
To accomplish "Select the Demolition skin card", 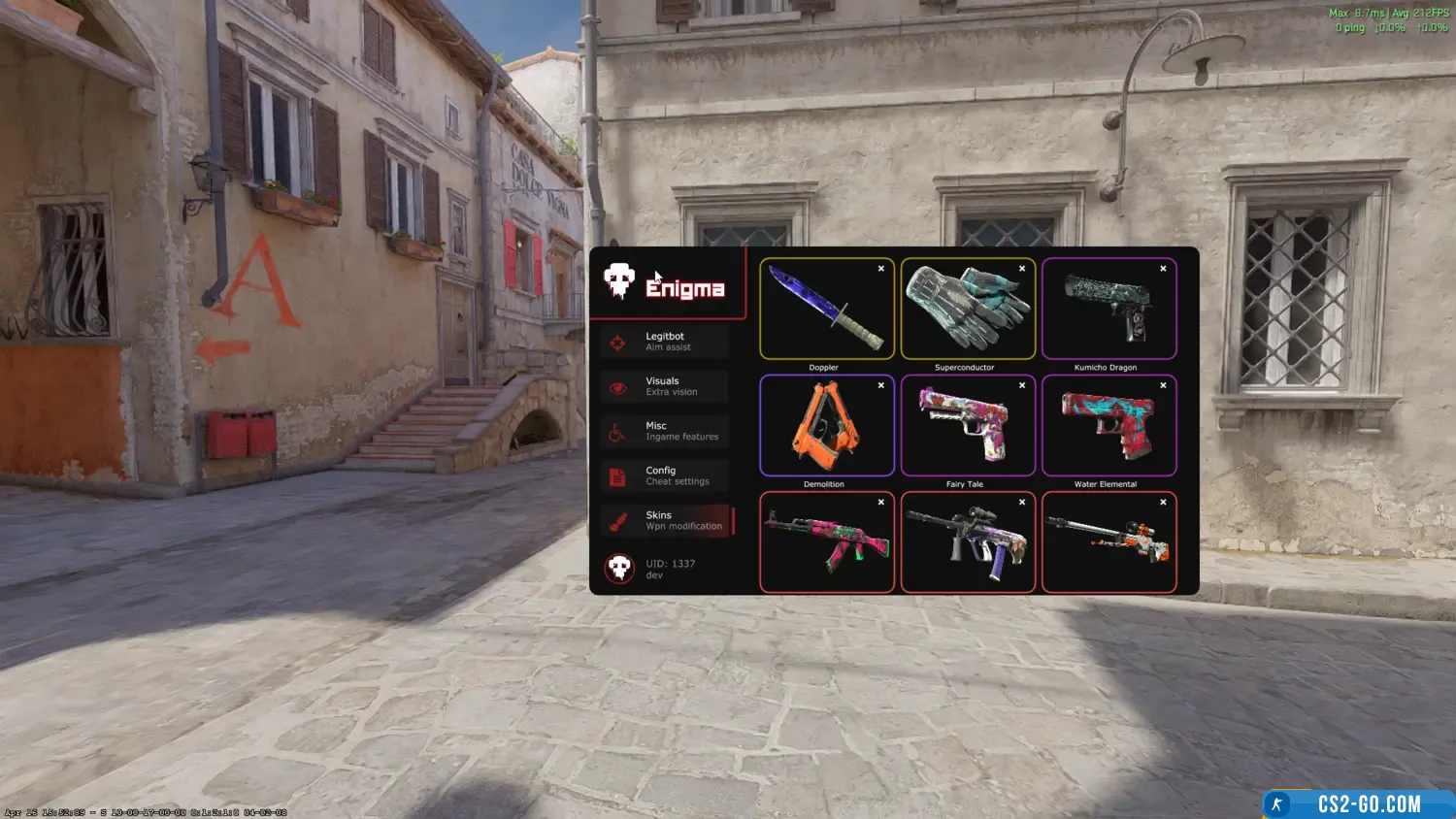I will [826, 425].
